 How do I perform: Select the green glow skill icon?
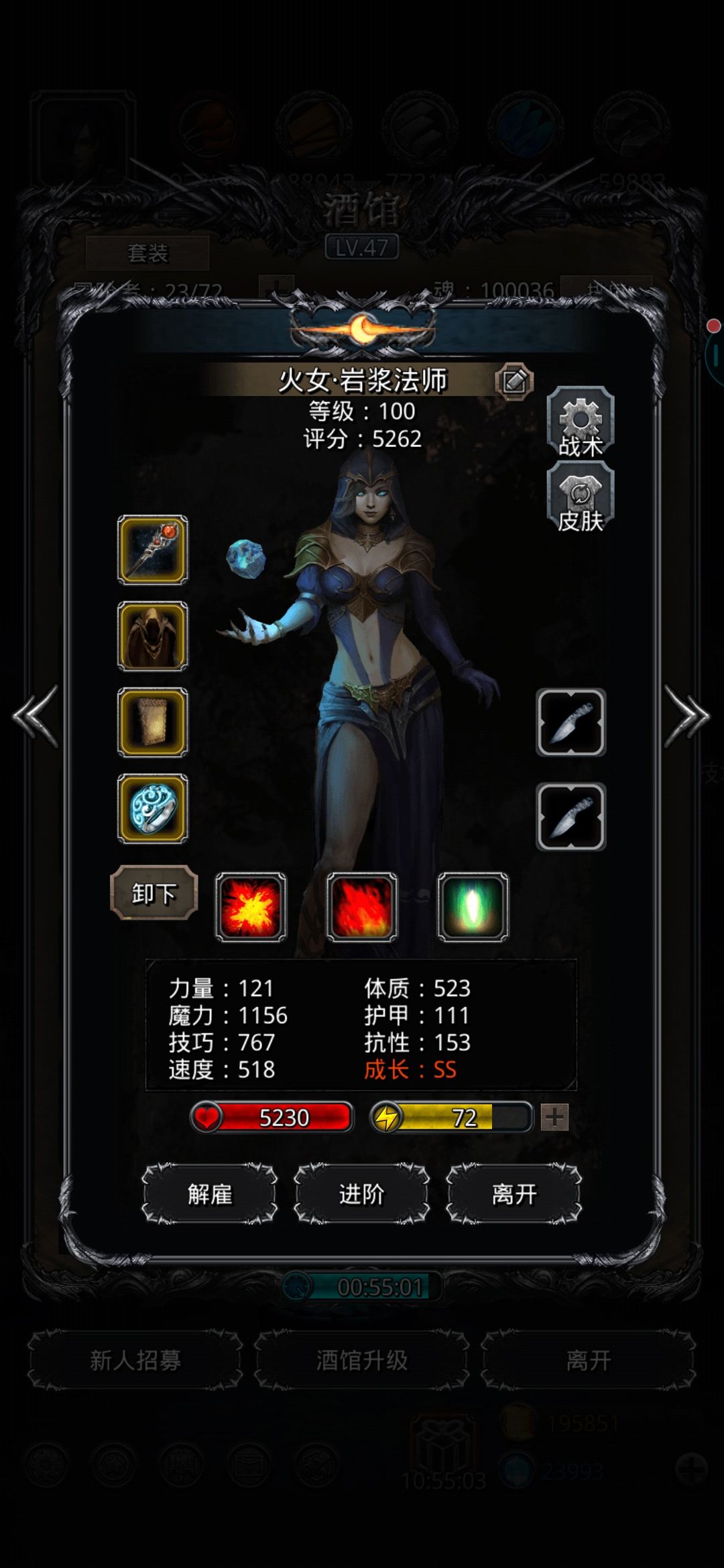[473, 907]
